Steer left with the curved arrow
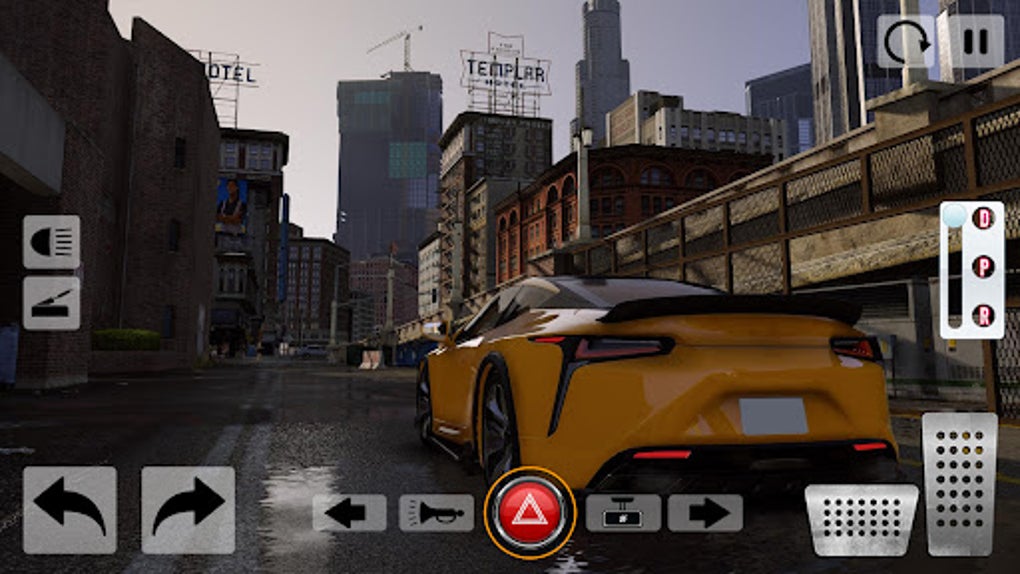The height and width of the screenshot is (574, 1020). click(70, 510)
